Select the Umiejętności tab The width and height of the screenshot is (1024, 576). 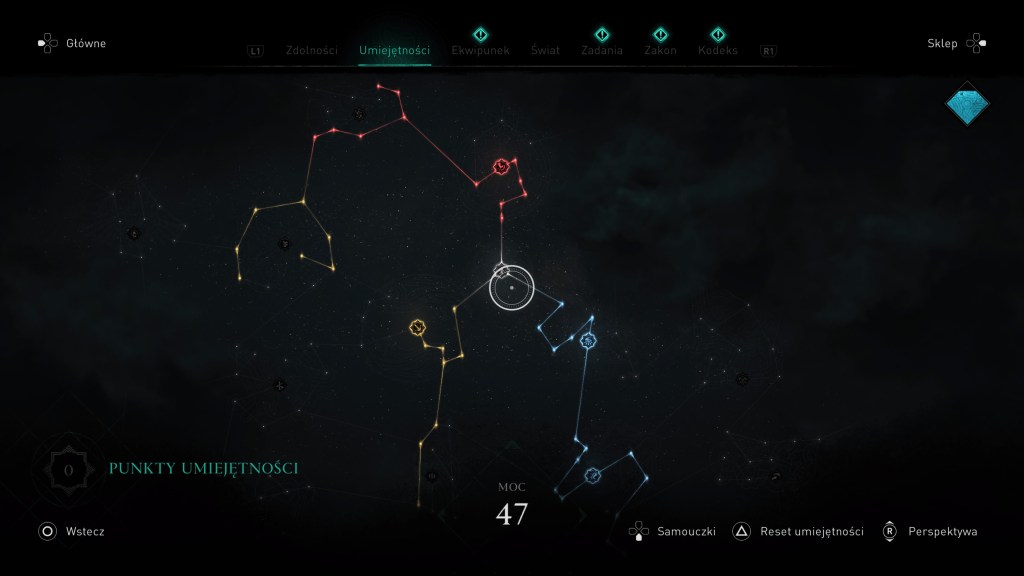click(394, 50)
